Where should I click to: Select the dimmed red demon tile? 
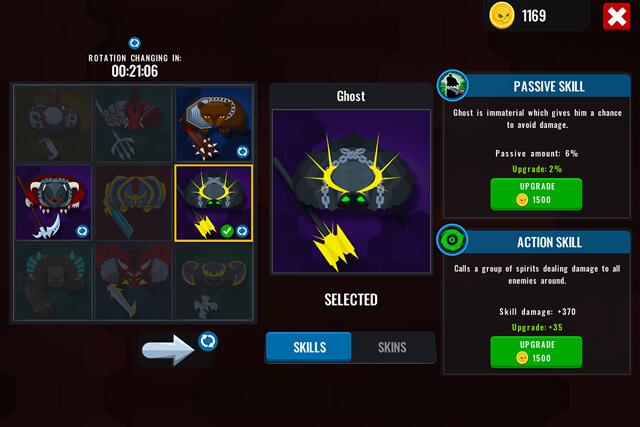[x=133, y=283]
